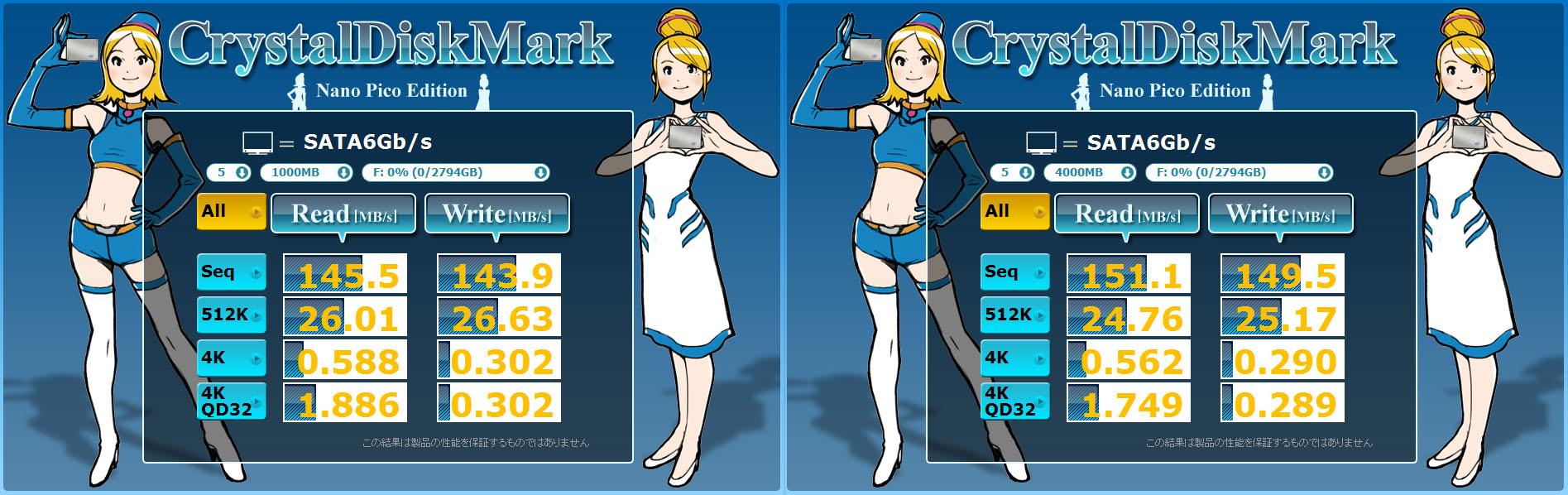Viewport: 1568px width, 495px height.
Task: Run the Seq test showing 151.1 read
Action: pos(1014,272)
